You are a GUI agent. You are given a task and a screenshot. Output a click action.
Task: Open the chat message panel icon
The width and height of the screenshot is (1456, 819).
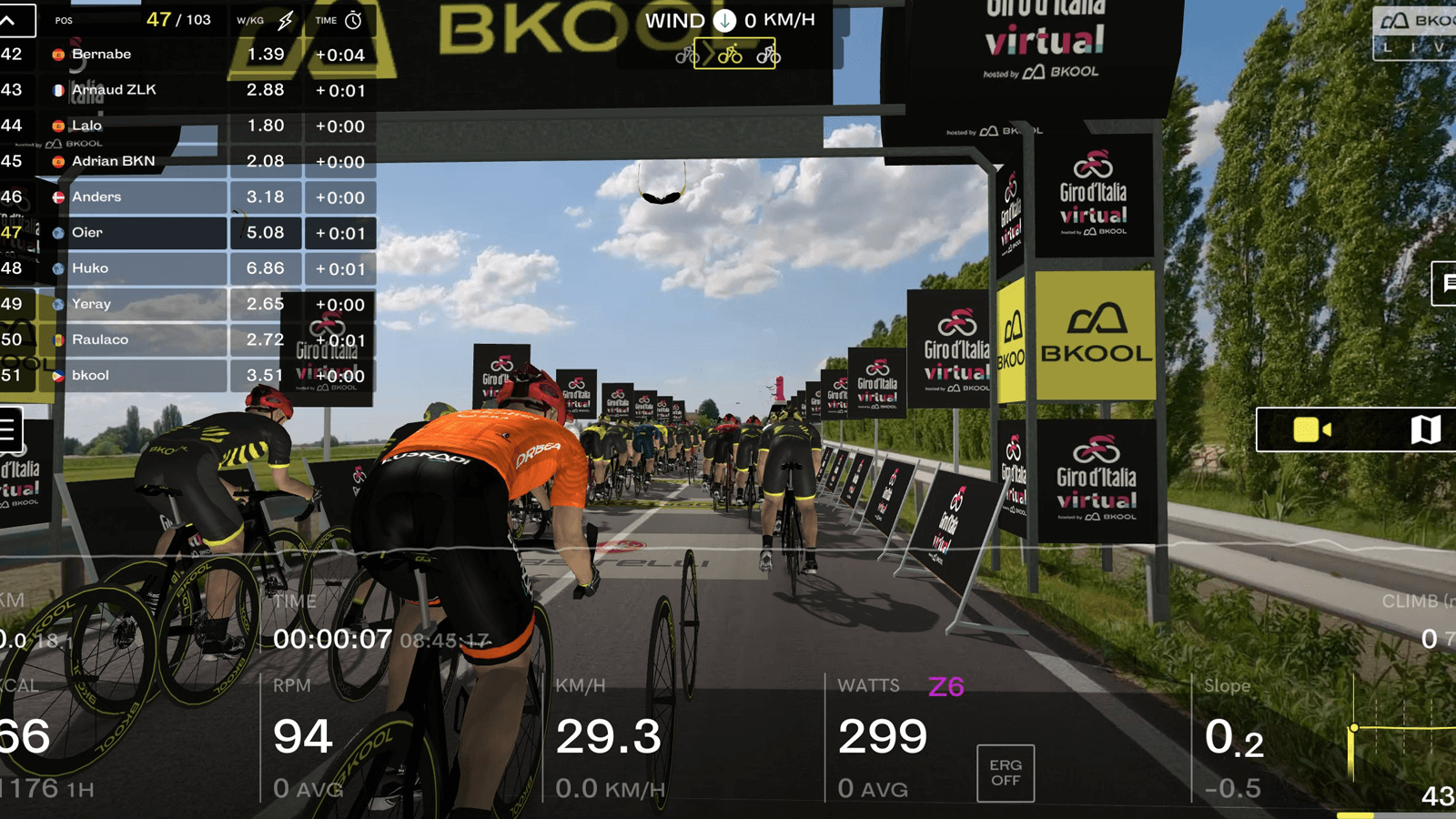[1447, 284]
